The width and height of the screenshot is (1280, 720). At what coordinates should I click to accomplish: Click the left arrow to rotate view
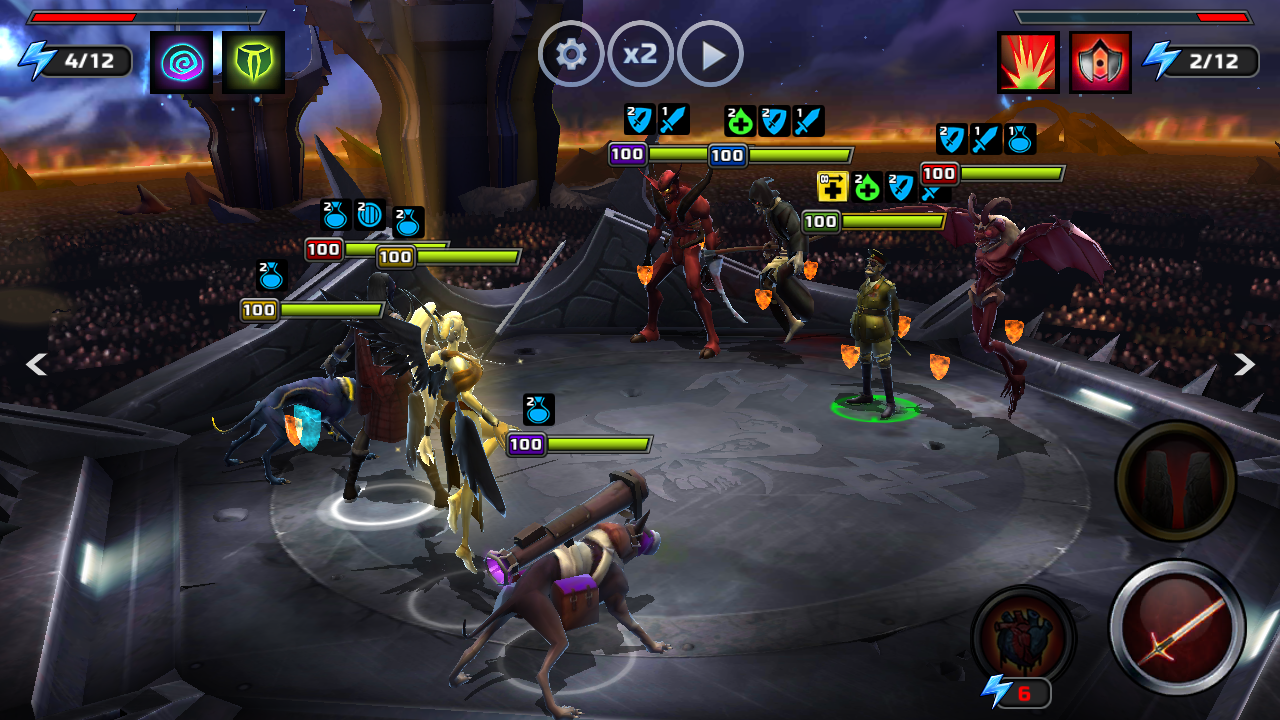tap(36, 365)
